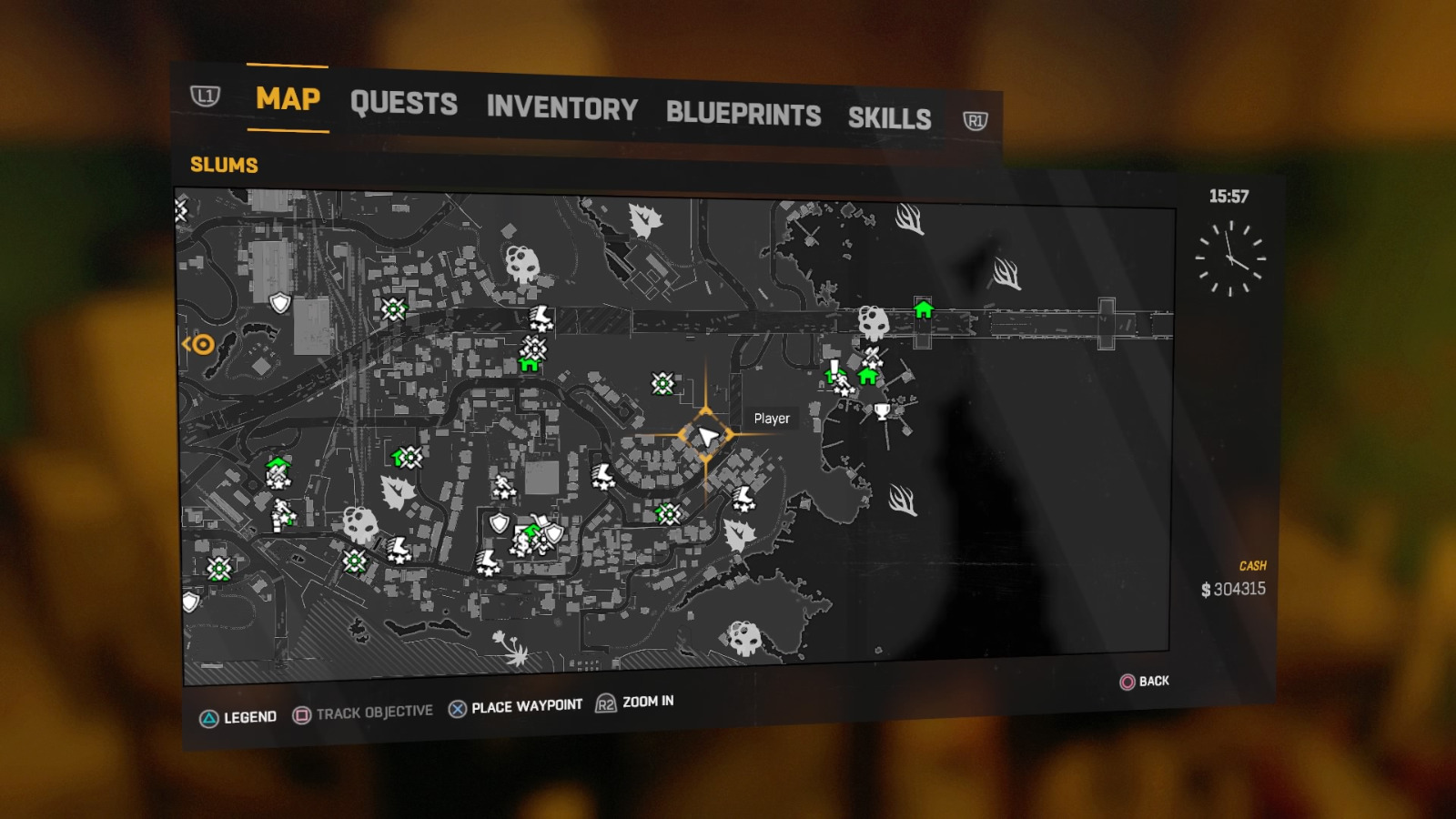Click the green pinwheel challenge icon near the Player
1456x819 pixels.
[662, 383]
